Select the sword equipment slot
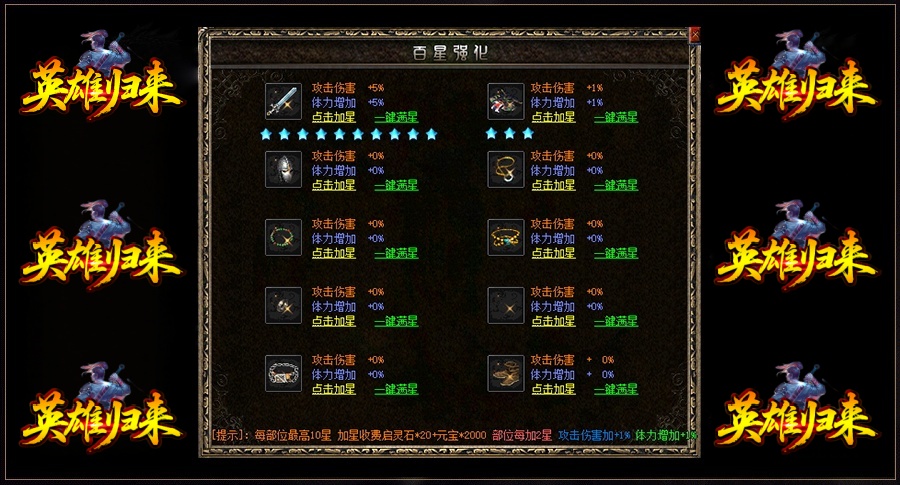900x485 pixels. (x=283, y=101)
